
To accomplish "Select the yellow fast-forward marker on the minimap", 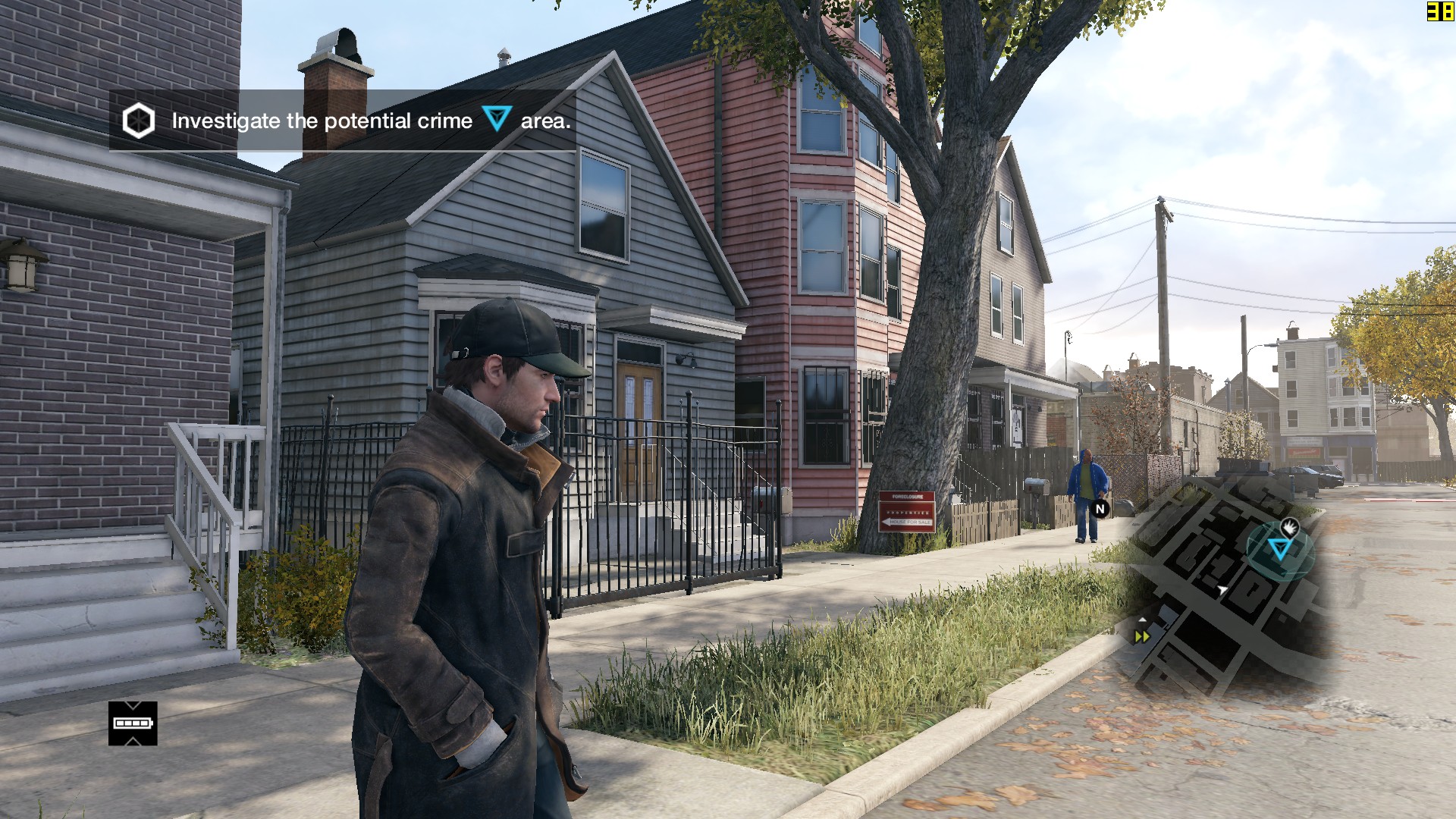I will [x=1142, y=637].
